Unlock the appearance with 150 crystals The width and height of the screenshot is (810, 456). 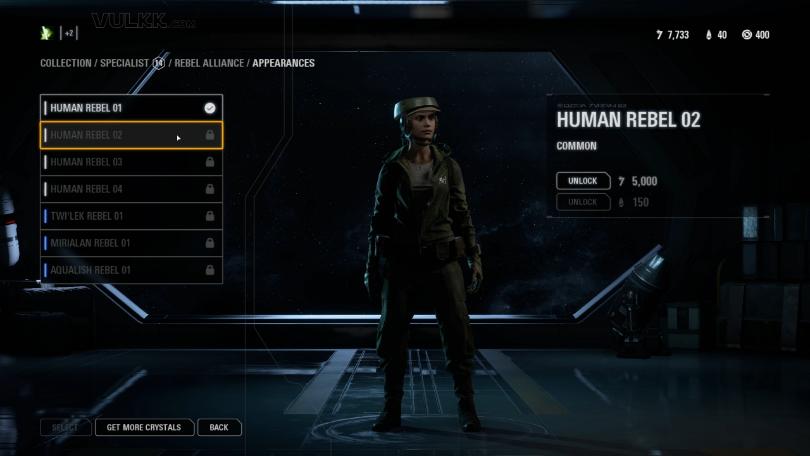(582, 202)
